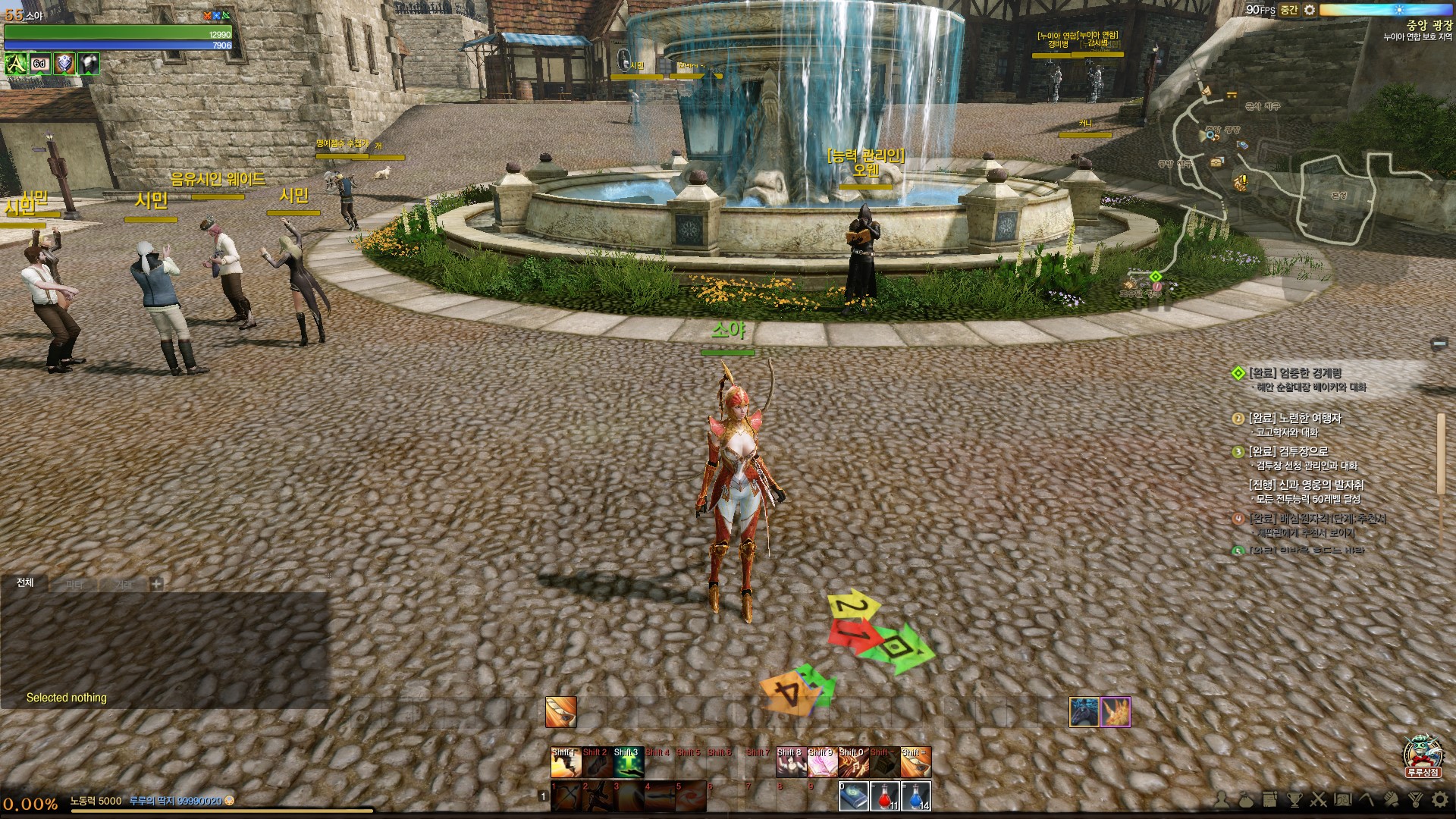
Task: Open the trophy achievements icon
Action: tap(1294, 799)
